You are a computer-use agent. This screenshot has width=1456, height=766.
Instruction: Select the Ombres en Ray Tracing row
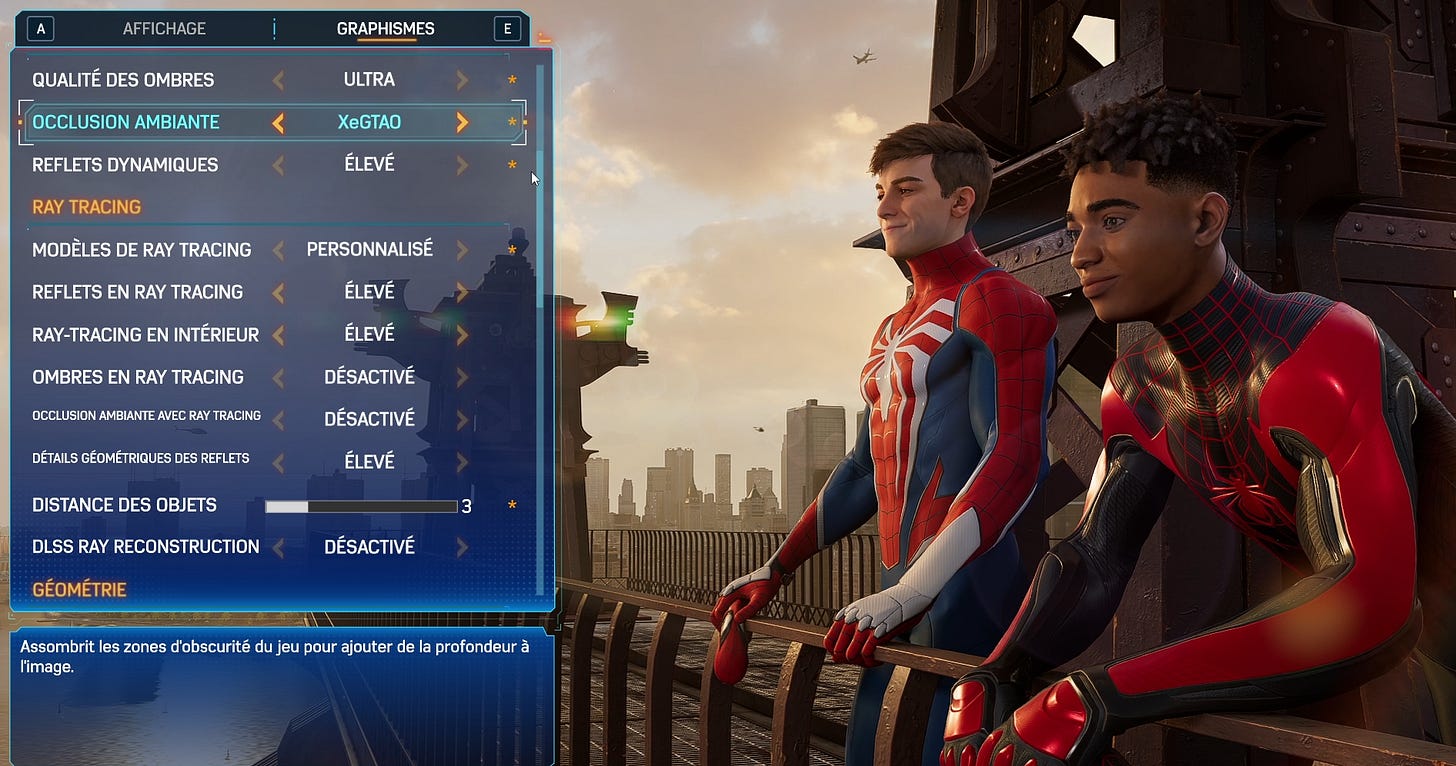(x=138, y=377)
